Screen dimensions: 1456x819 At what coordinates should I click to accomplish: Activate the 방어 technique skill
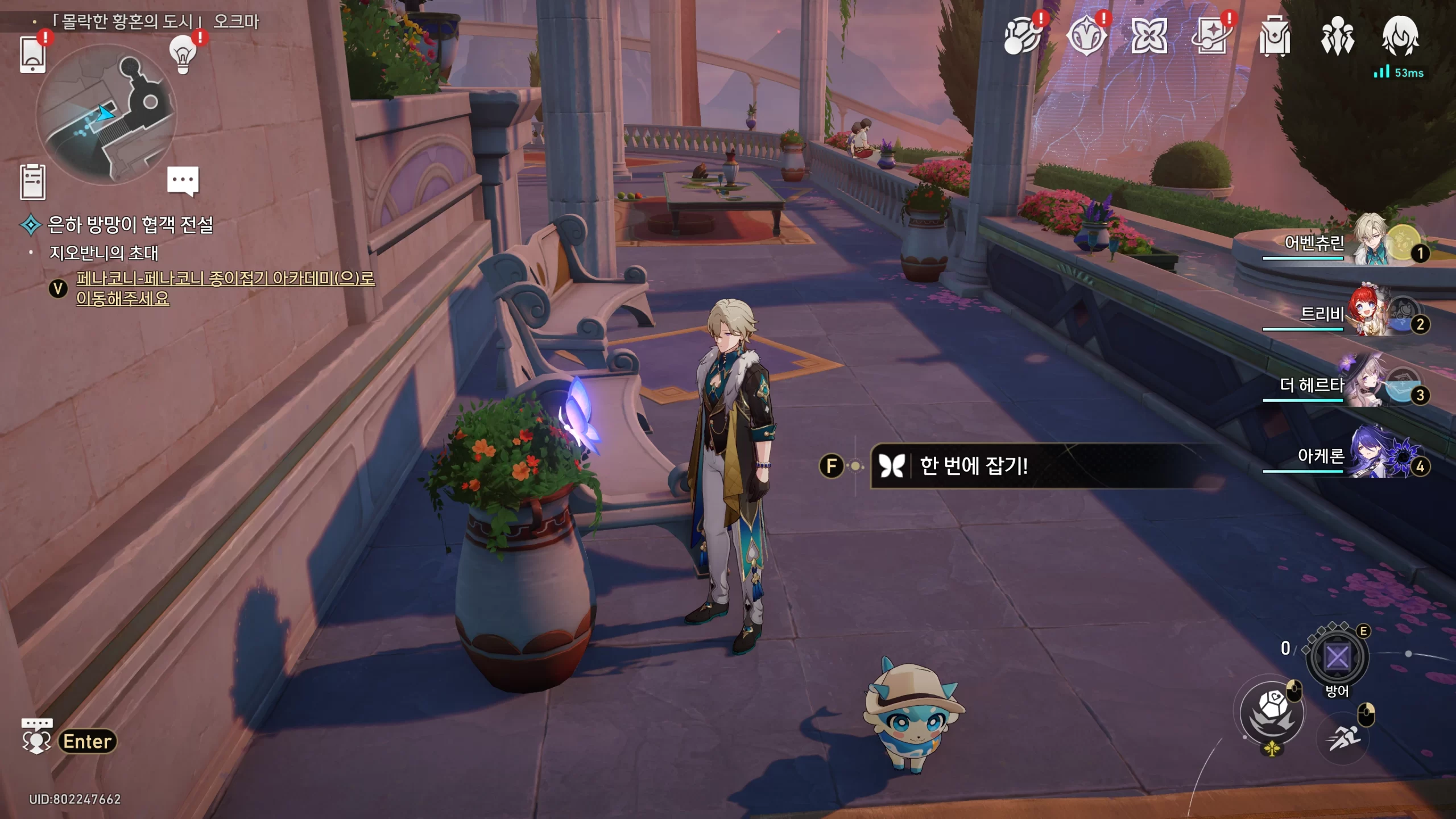pyautogui.click(x=1337, y=658)
